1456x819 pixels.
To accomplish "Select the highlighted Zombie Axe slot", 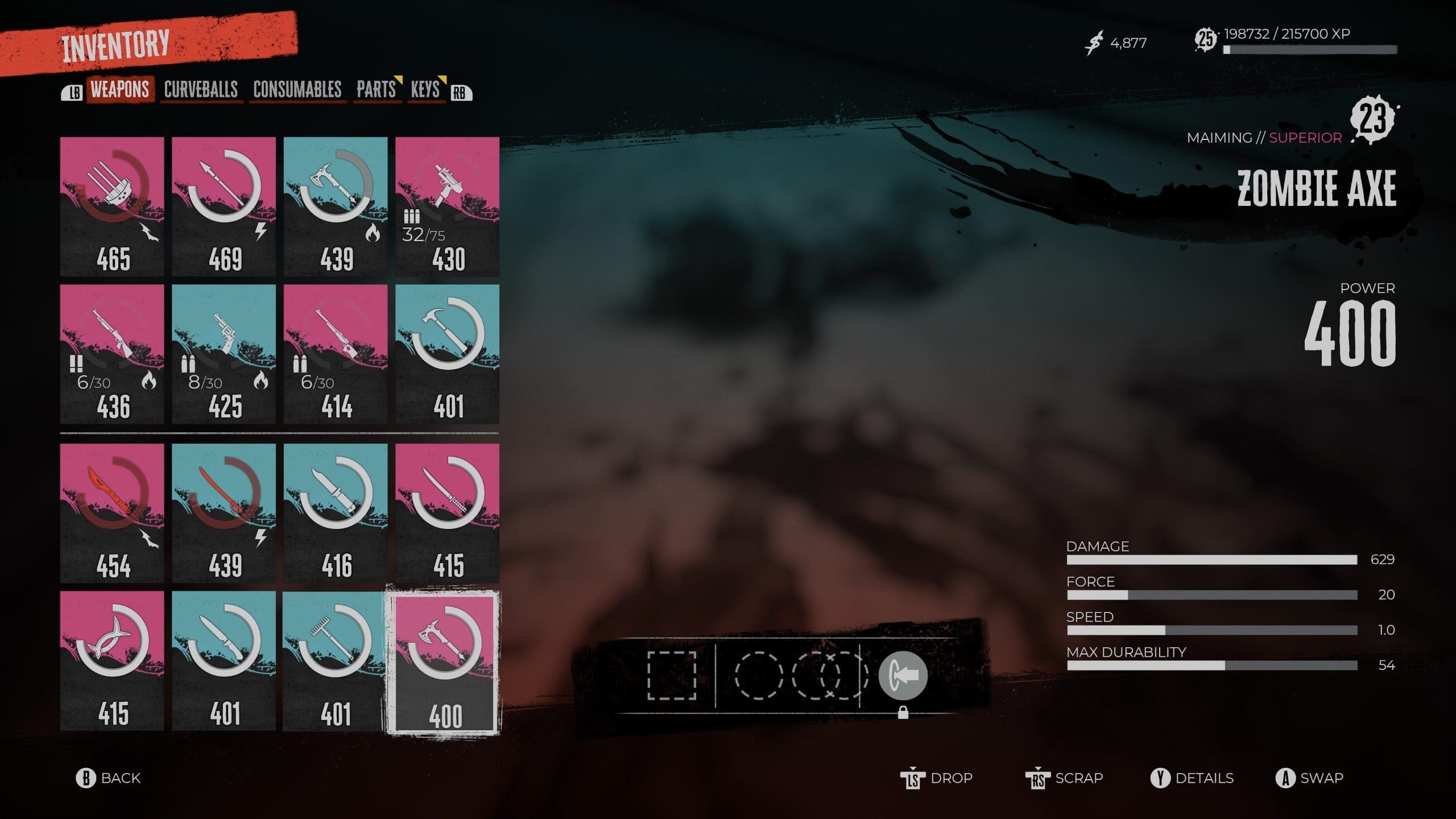I will [444, 663].
